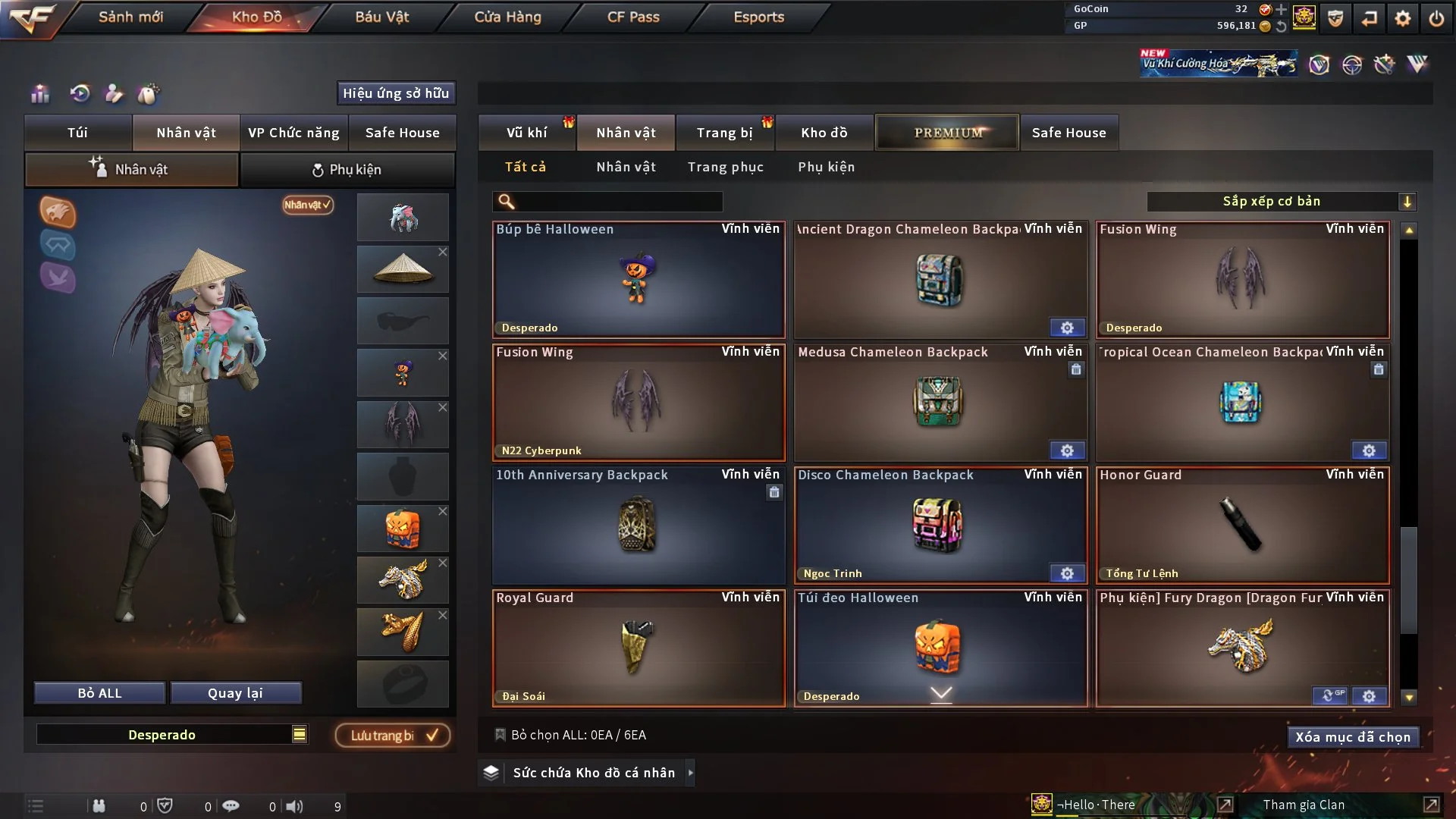Open the Sắp xếp cơ bản sort dropdown

point(1281,202)
